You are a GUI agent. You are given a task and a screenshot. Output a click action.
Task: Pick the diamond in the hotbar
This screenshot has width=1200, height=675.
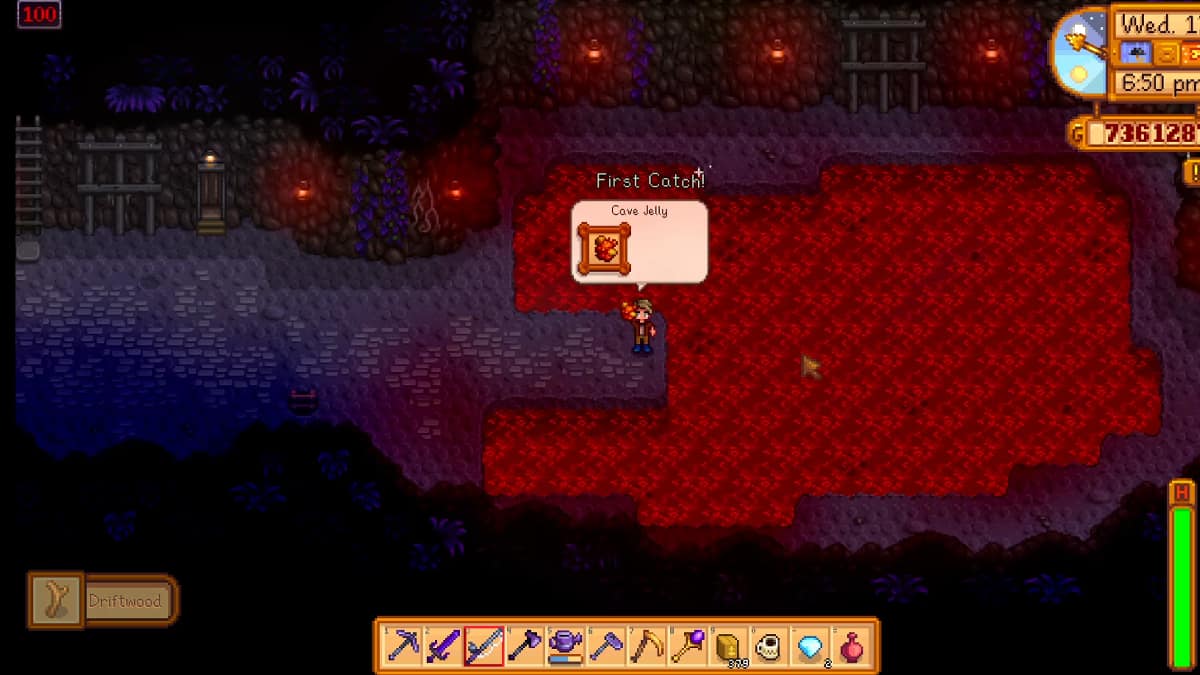pos(810,646)
